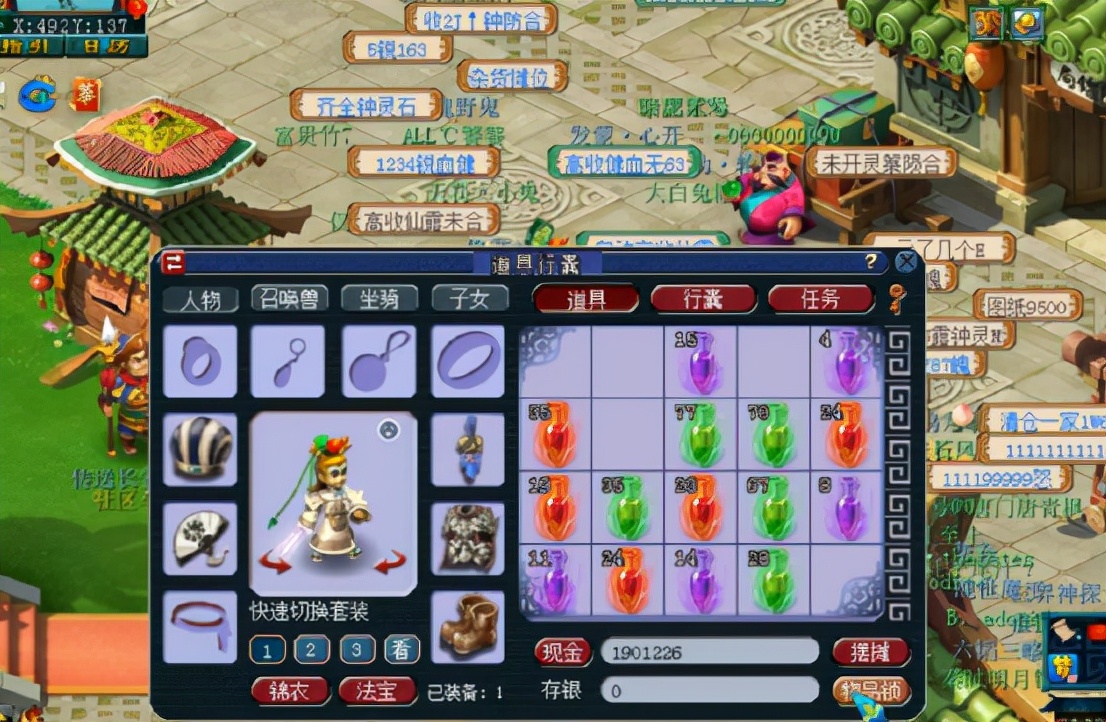Open the 人物 character tab
The image size is (1106, 722).
pyautogui.click(x=200, y=299)
